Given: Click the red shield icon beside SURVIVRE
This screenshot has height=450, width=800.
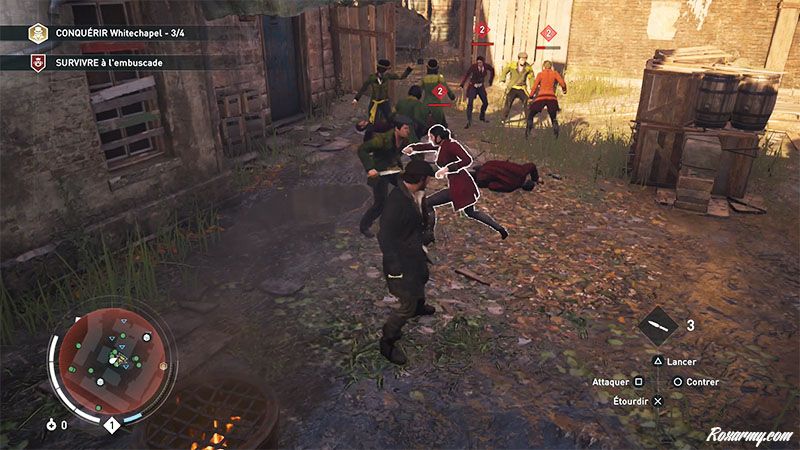Looking at the screenshot, I should (38, 62).
